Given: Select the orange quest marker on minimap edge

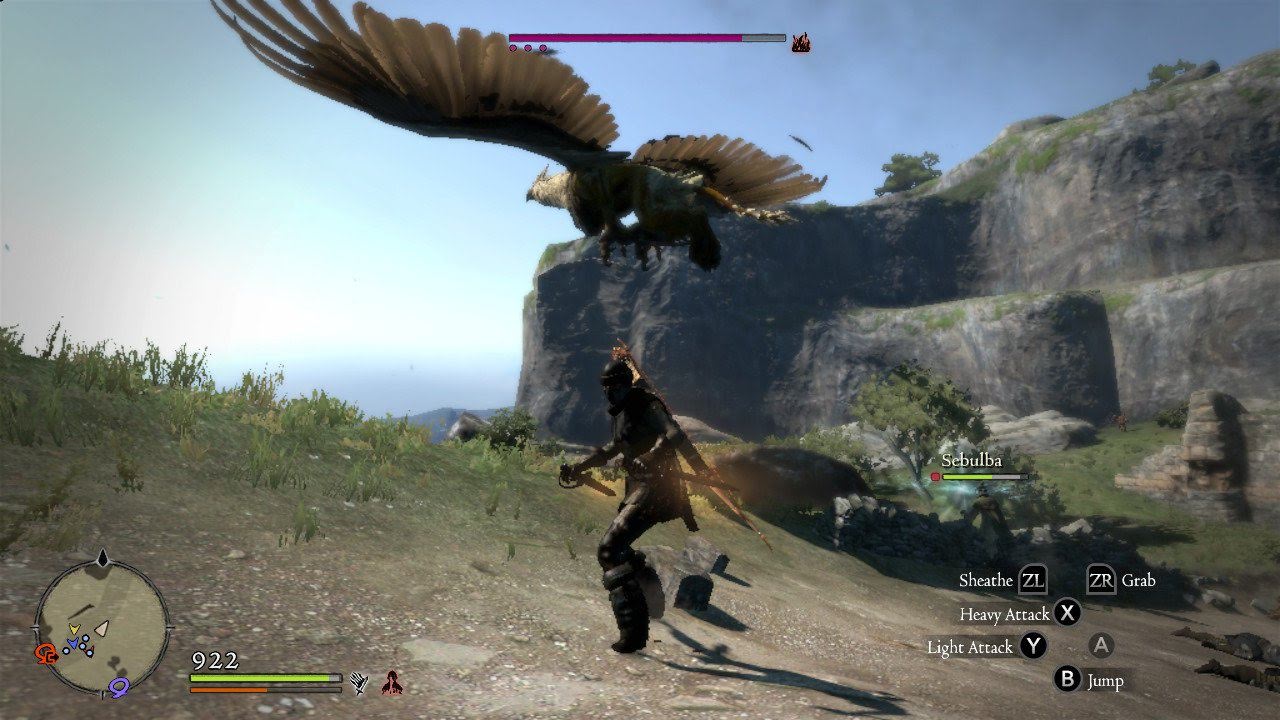Looking at the screenshot, I should point(46,654).
